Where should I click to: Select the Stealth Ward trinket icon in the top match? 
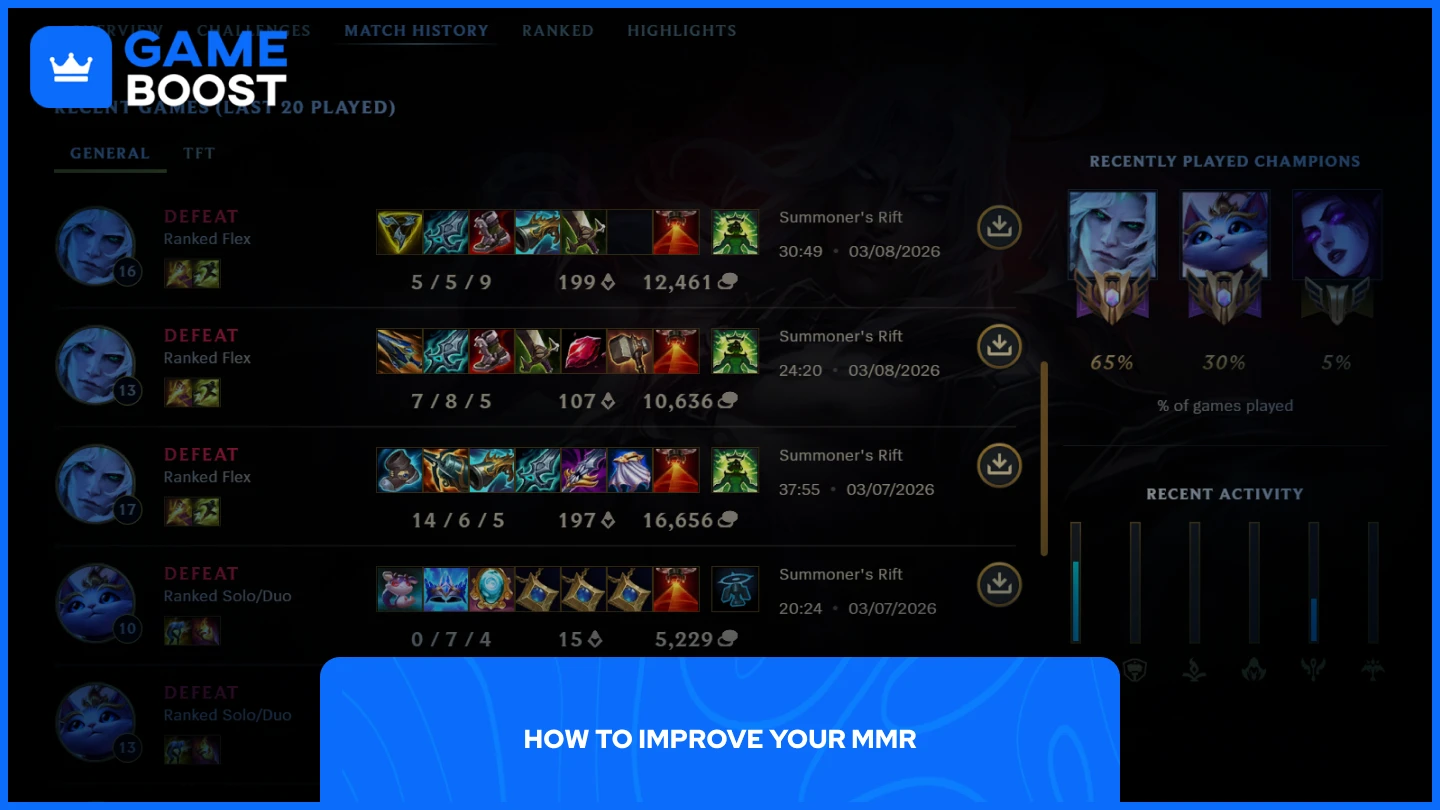click(735, 231)
